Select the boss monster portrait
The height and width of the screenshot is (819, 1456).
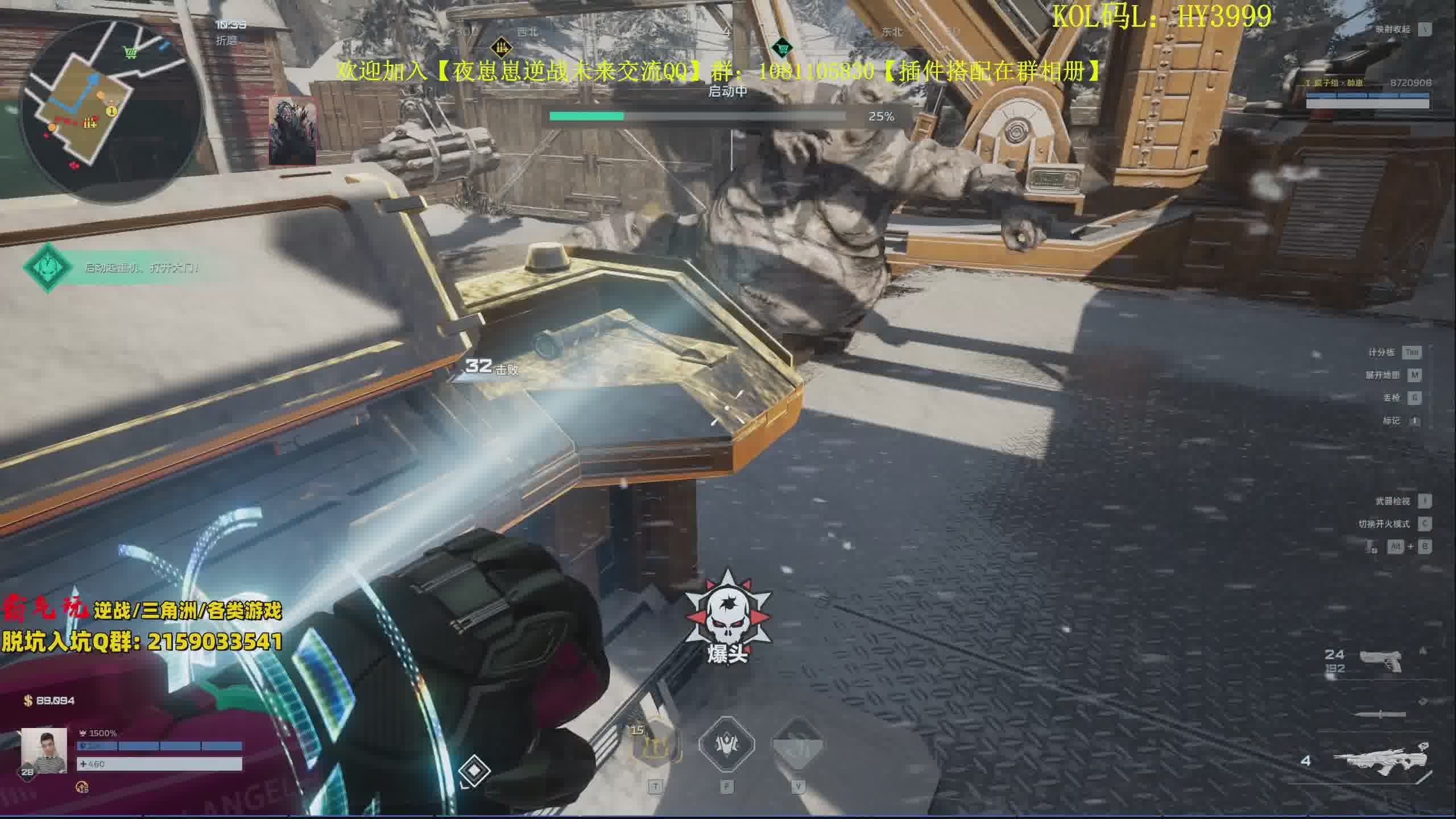[292, 131]
